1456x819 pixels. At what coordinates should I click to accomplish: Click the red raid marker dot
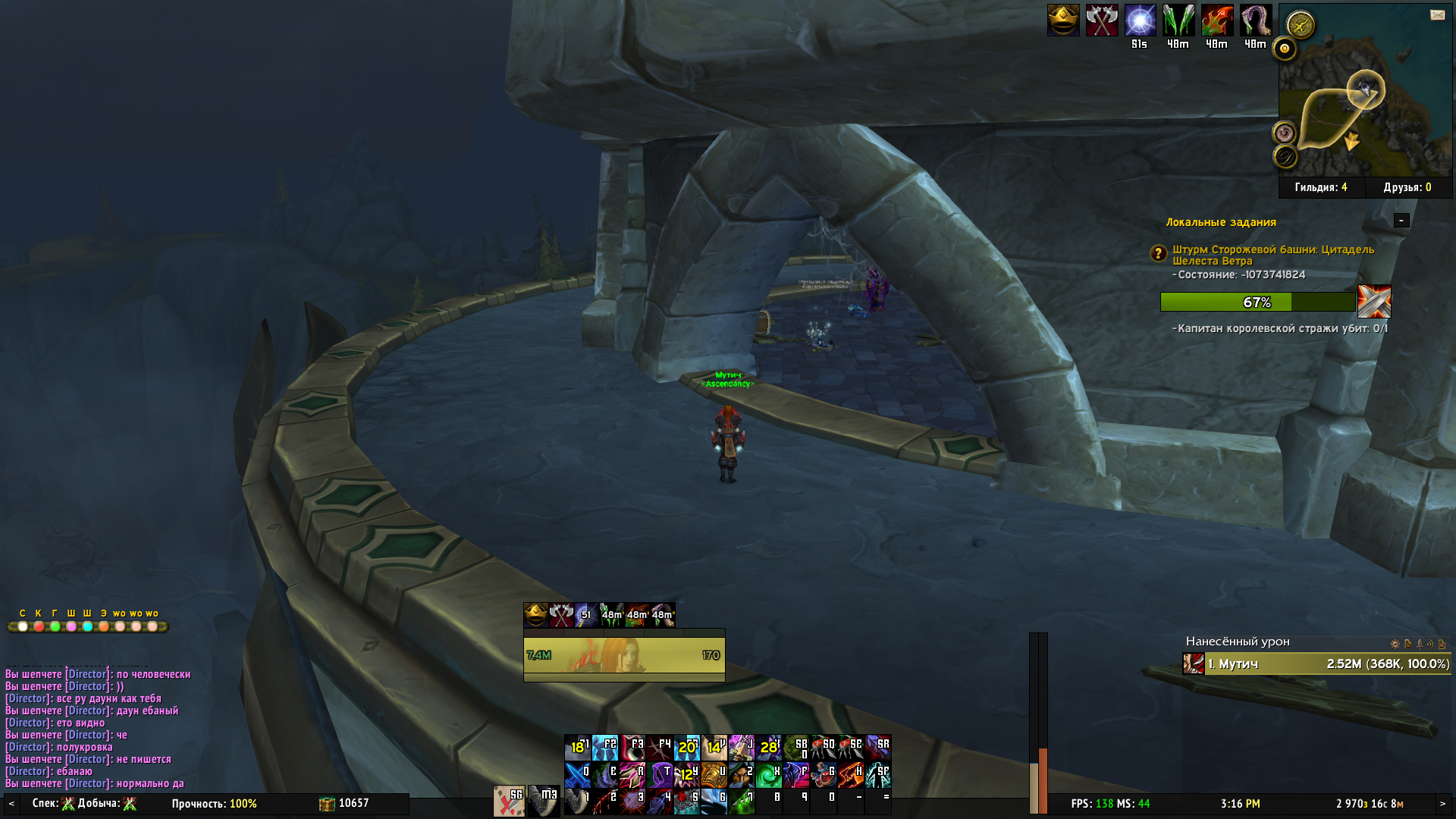(x=39, y=626)
